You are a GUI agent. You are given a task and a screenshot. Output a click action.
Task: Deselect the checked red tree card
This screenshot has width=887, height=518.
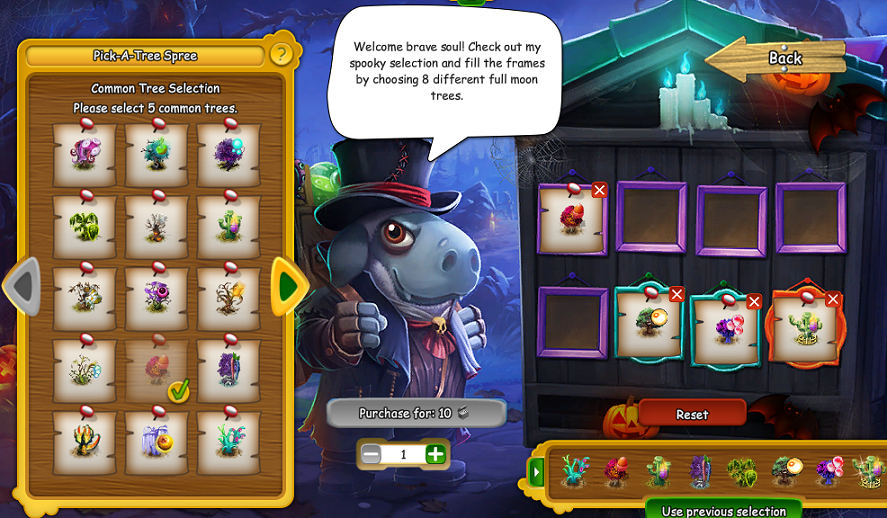[157, 371]
